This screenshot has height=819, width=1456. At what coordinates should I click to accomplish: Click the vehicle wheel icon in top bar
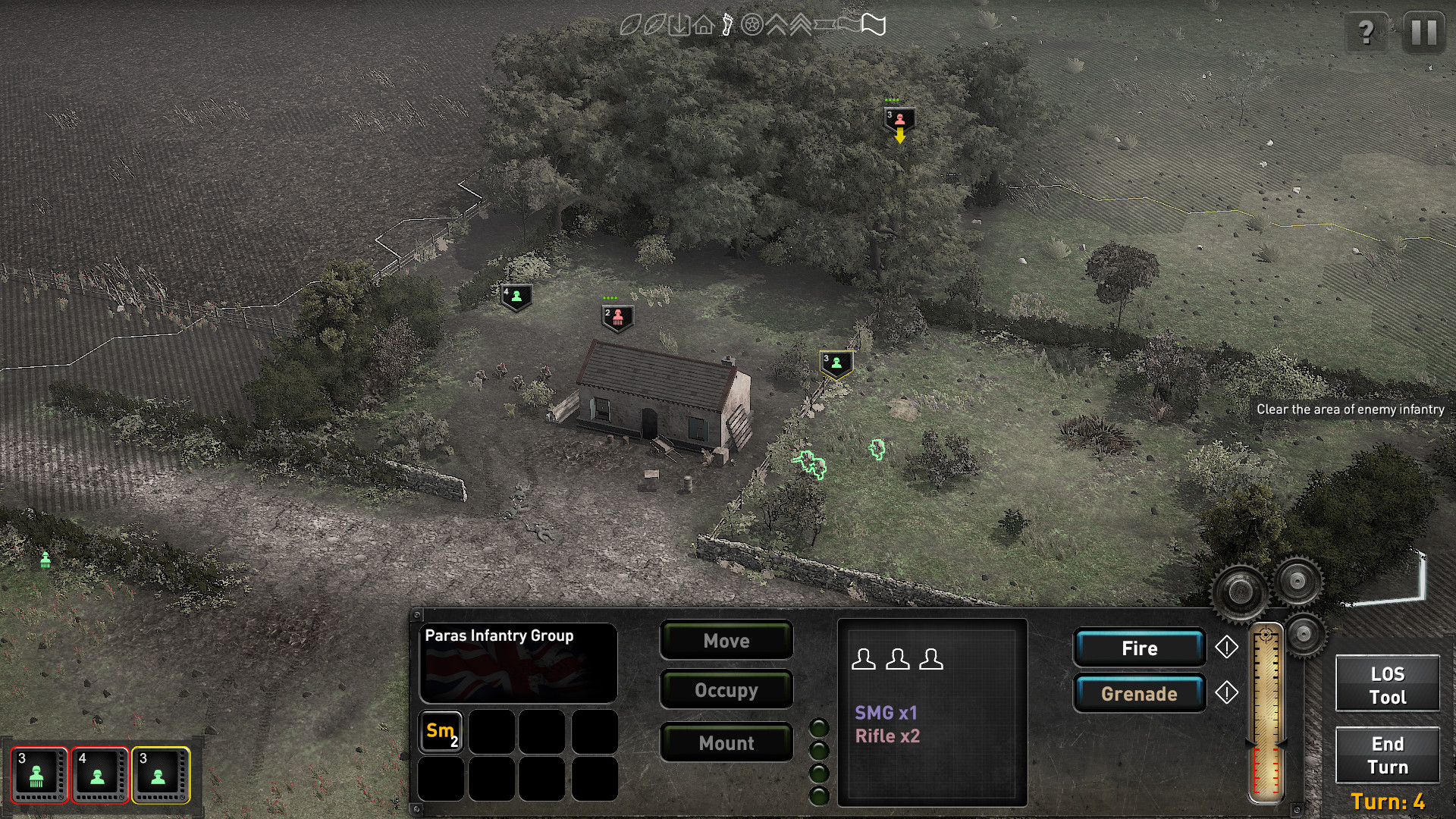coord(752,26)
